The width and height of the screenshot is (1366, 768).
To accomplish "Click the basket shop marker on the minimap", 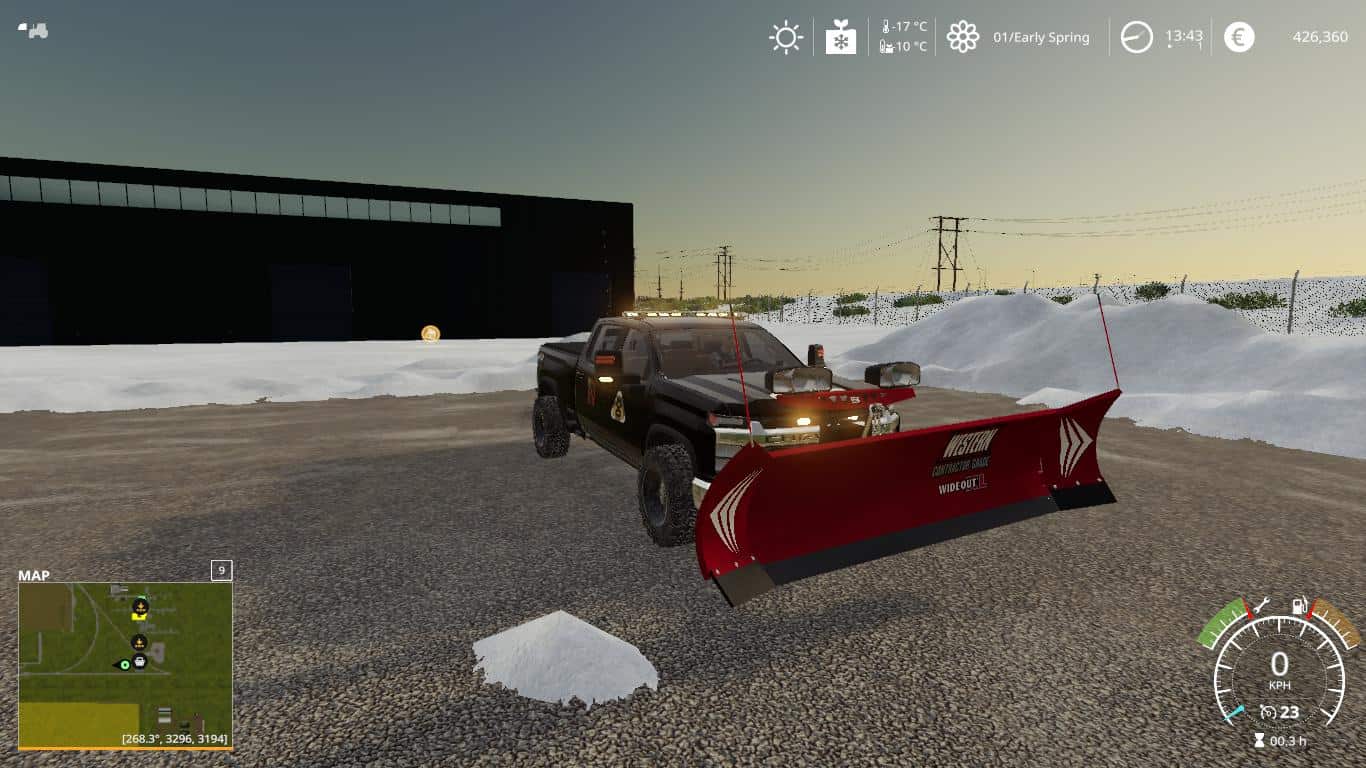I will (140, 662).
